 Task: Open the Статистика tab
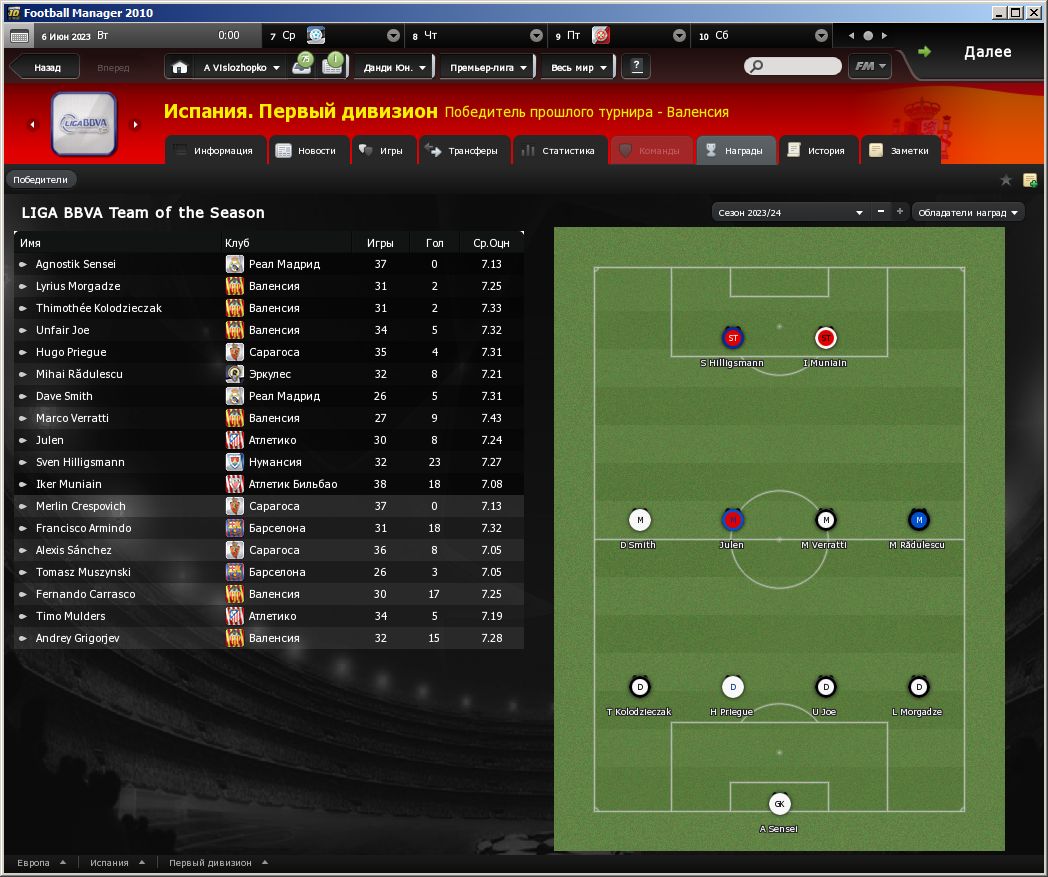click(x=560, y=151)
